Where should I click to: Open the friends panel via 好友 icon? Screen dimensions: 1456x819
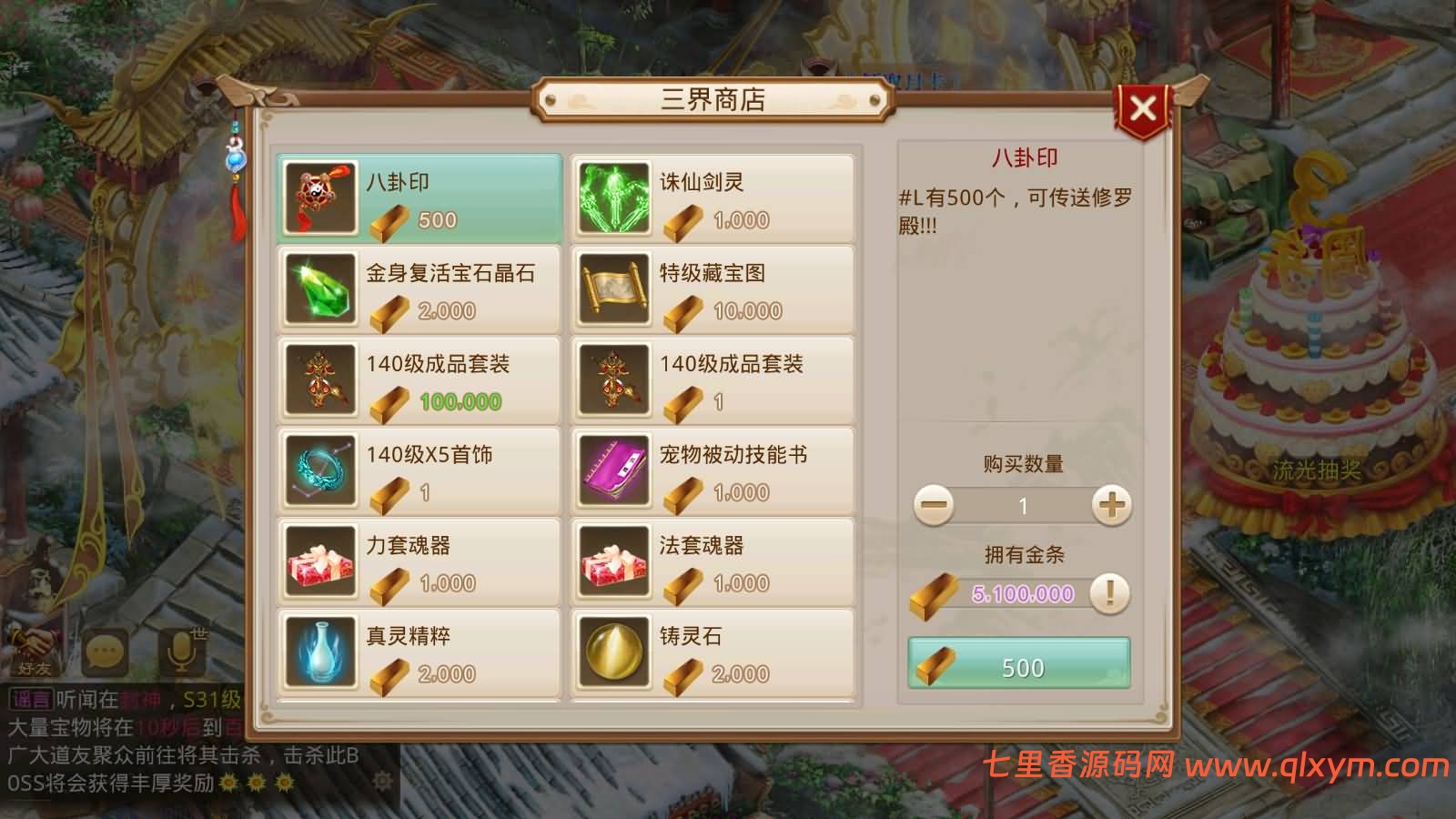coord(30,650)
